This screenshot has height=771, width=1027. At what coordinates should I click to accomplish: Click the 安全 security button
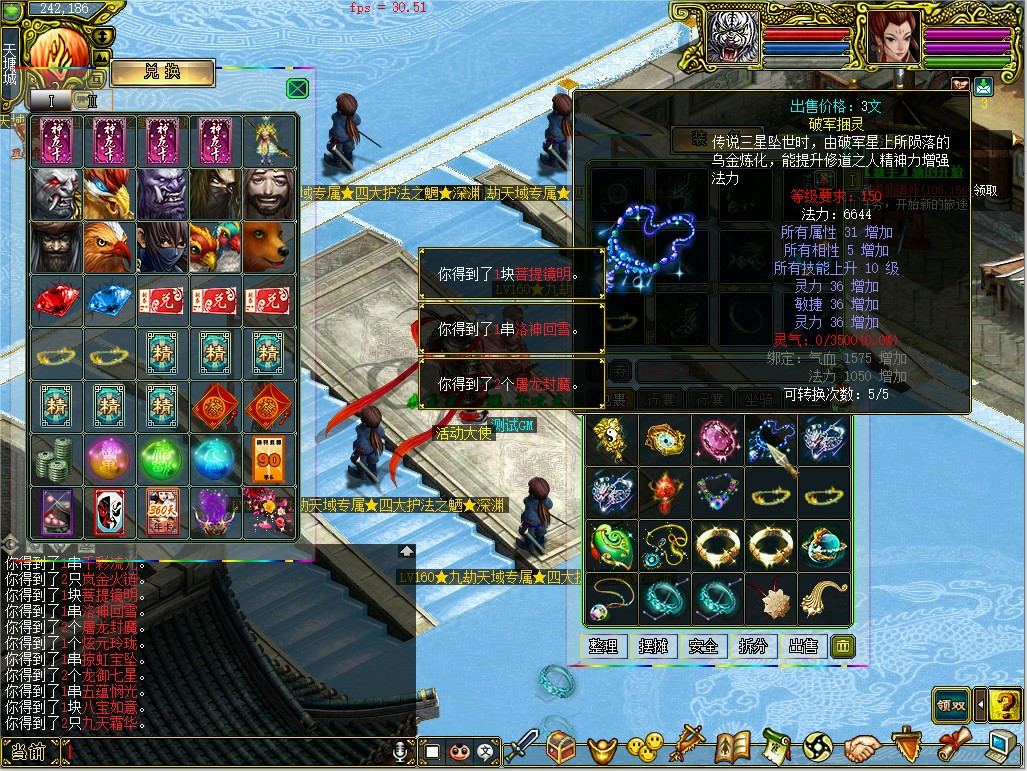point(703,646)
